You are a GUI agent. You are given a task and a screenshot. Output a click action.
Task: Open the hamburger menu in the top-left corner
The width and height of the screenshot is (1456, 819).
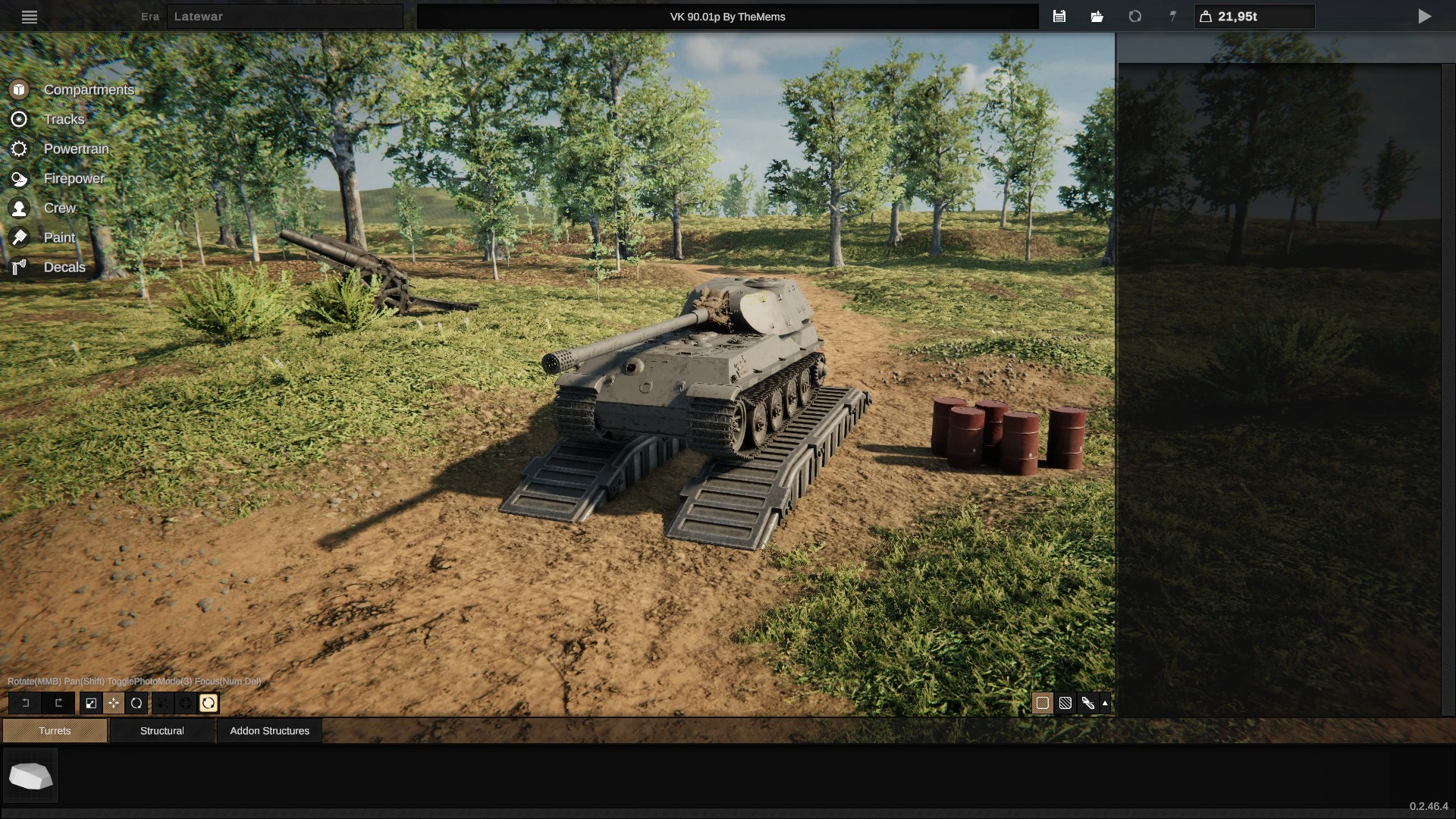30,16
